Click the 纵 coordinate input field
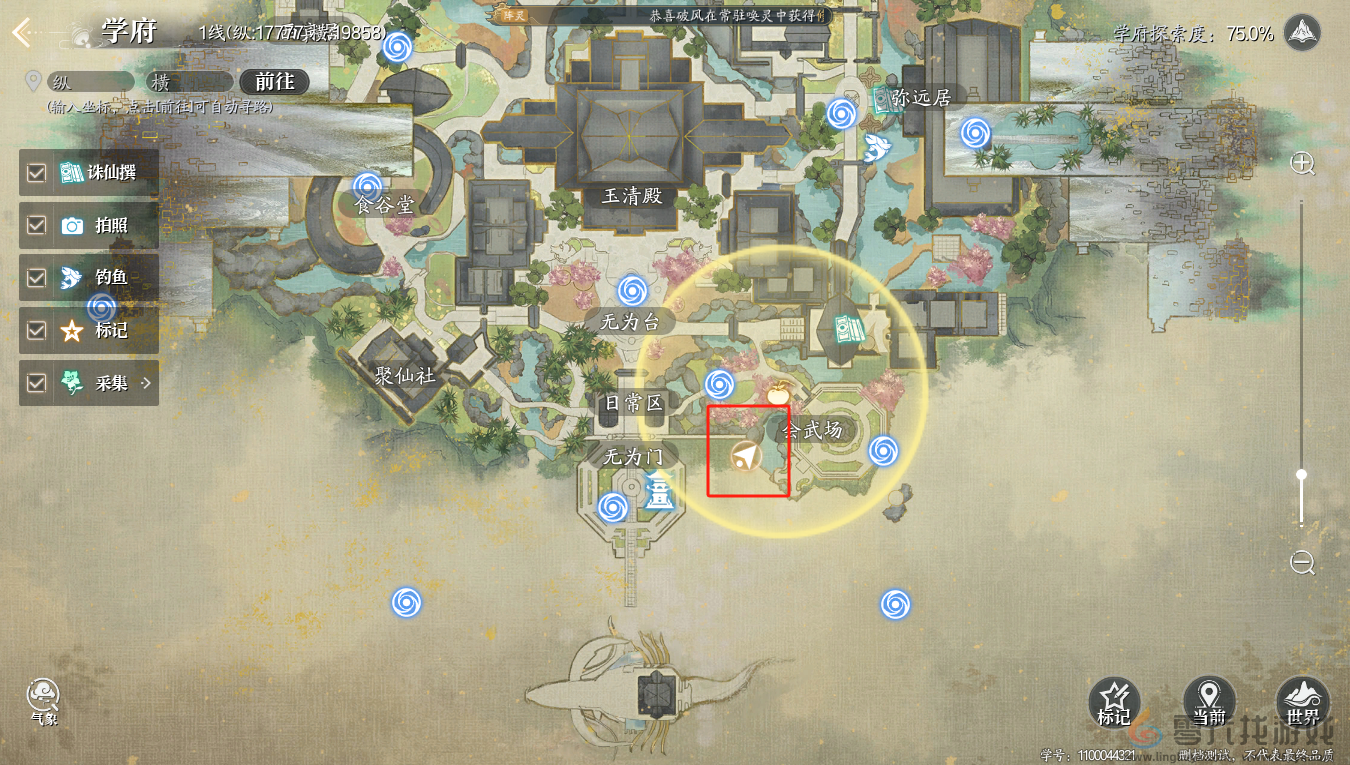The image size is (1350, 765). 88,82
